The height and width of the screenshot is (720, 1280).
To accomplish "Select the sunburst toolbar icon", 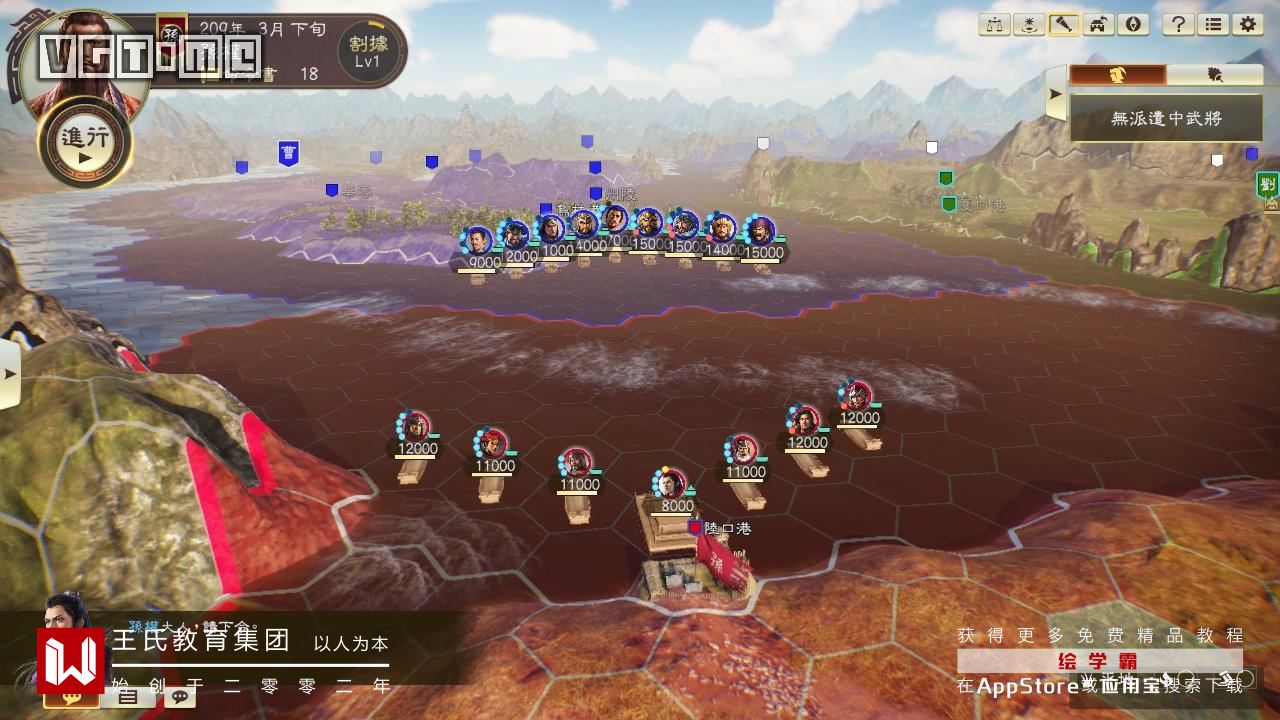I will pyautogui.click(x=1028, y=24).
